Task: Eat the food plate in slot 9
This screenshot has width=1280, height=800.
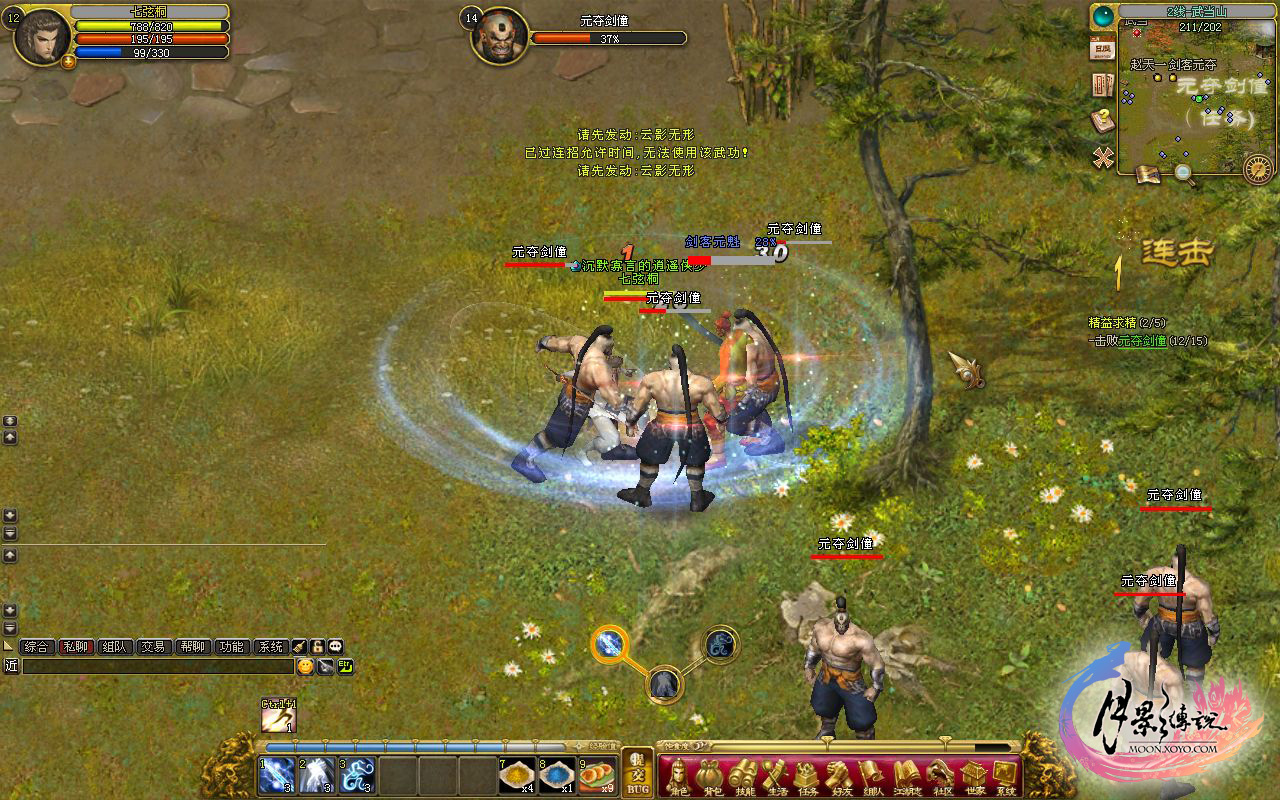Action: coord(596,776)
